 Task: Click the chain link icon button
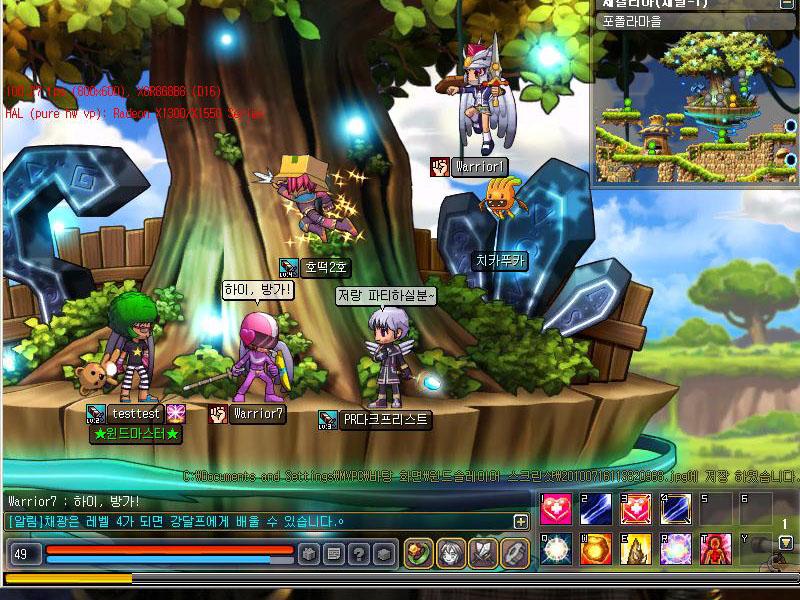tap(514, 553)
